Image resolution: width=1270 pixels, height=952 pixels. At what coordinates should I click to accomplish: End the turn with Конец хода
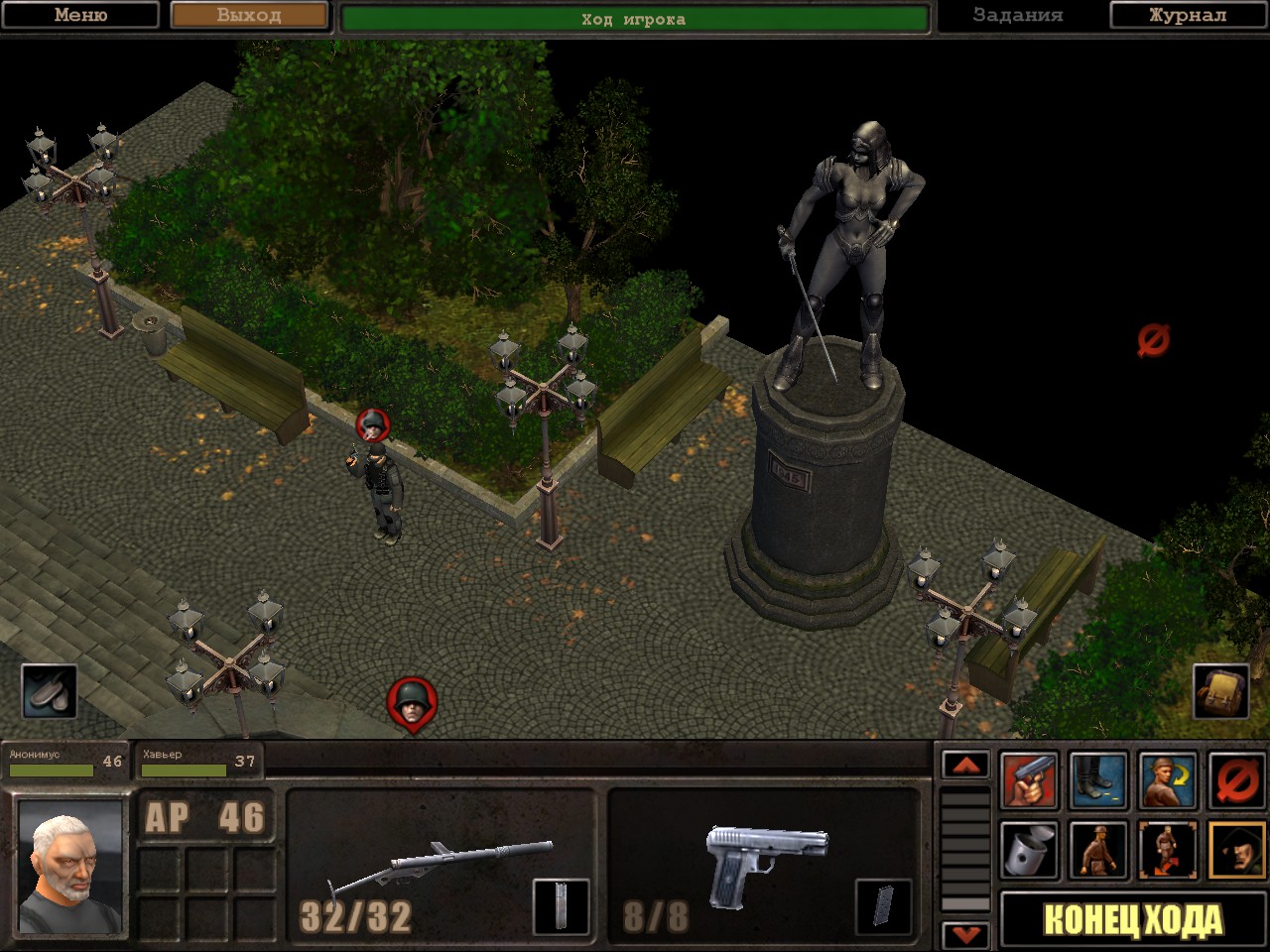(1132, 920)
